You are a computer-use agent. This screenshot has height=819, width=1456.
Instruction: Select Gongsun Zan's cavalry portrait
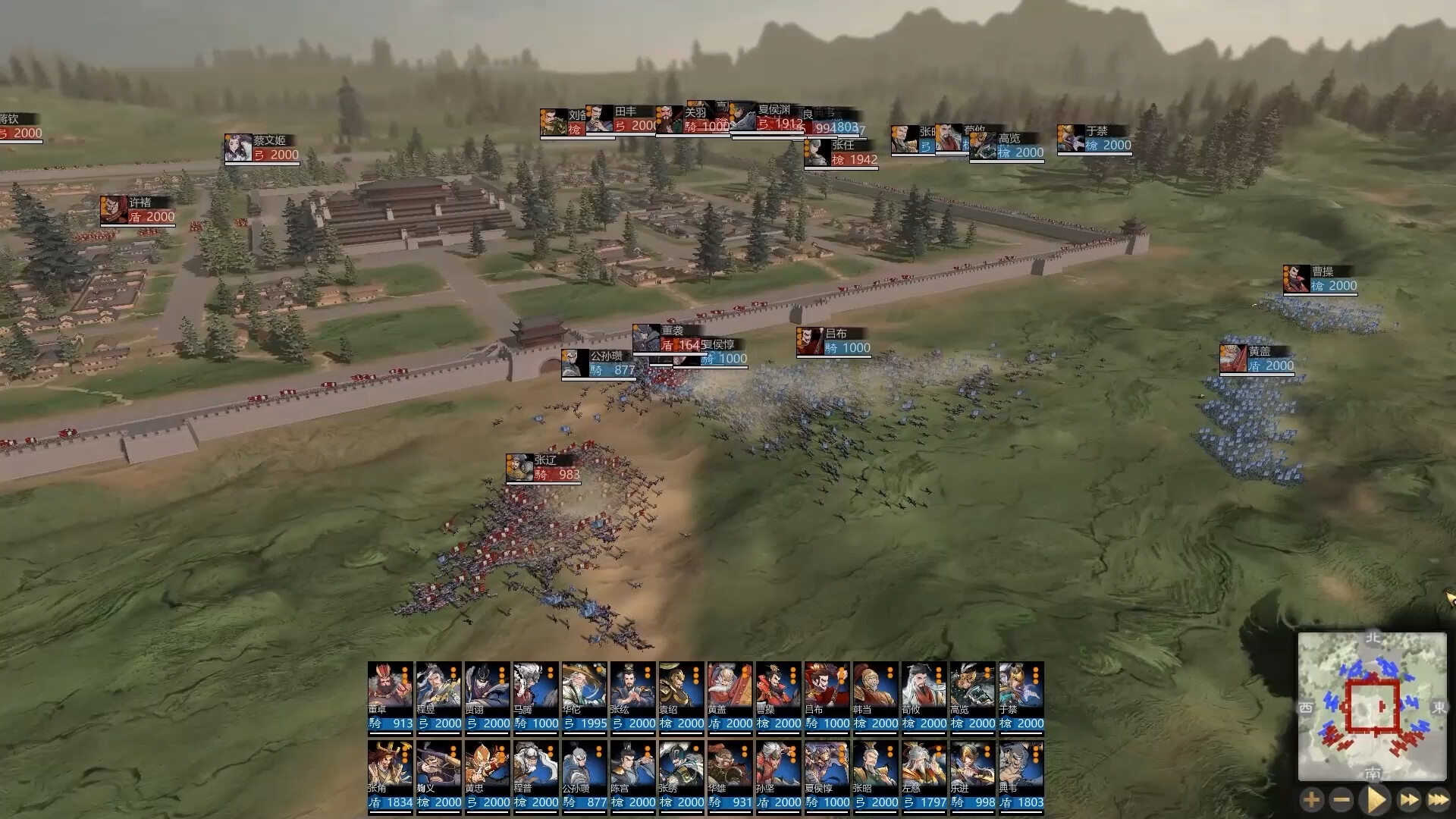click(585, 773)
